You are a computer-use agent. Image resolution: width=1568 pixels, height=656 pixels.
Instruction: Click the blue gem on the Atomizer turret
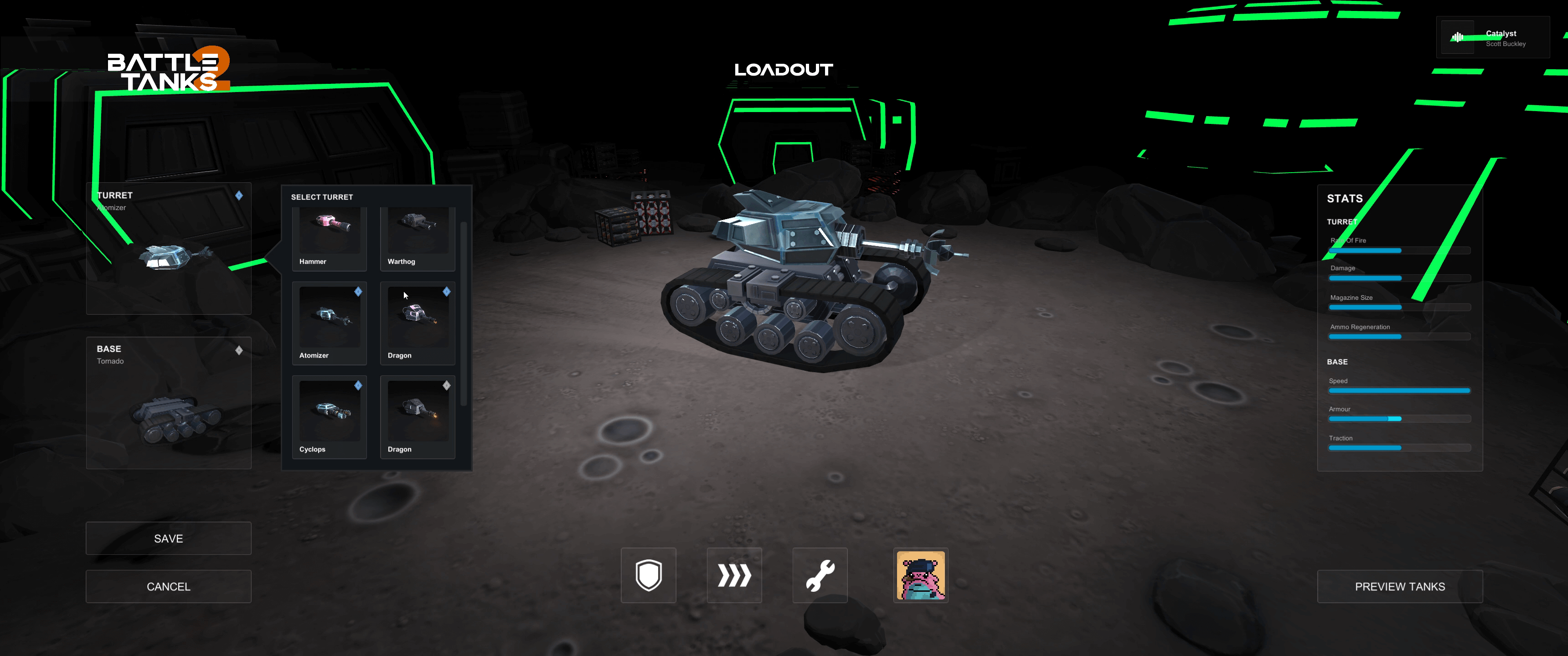tap(358, 292)
